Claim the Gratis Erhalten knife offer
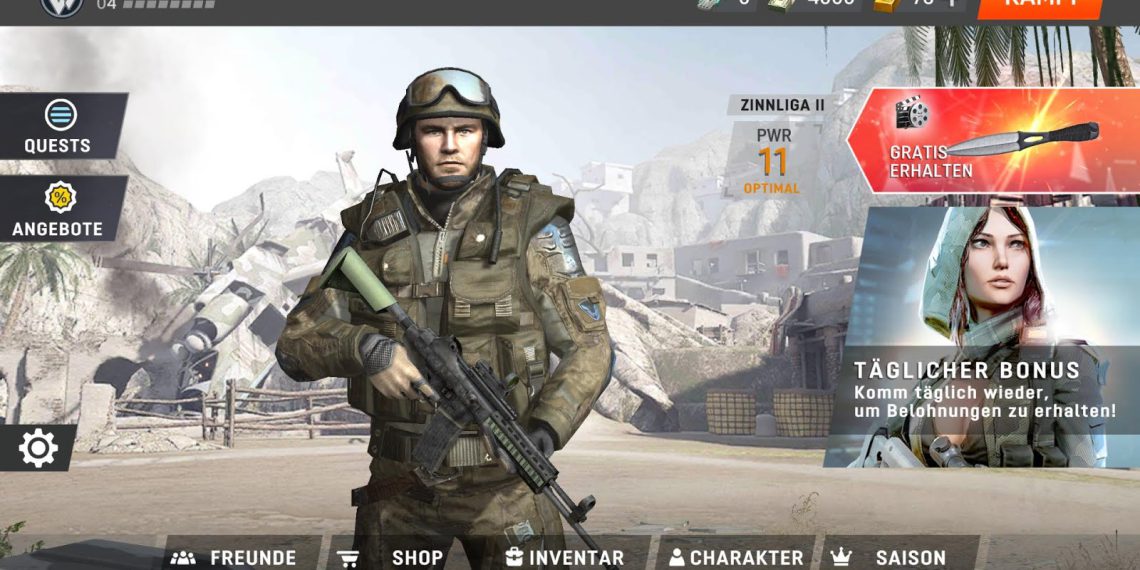The height and width of the screenshot is (570, 1140). 990,141
